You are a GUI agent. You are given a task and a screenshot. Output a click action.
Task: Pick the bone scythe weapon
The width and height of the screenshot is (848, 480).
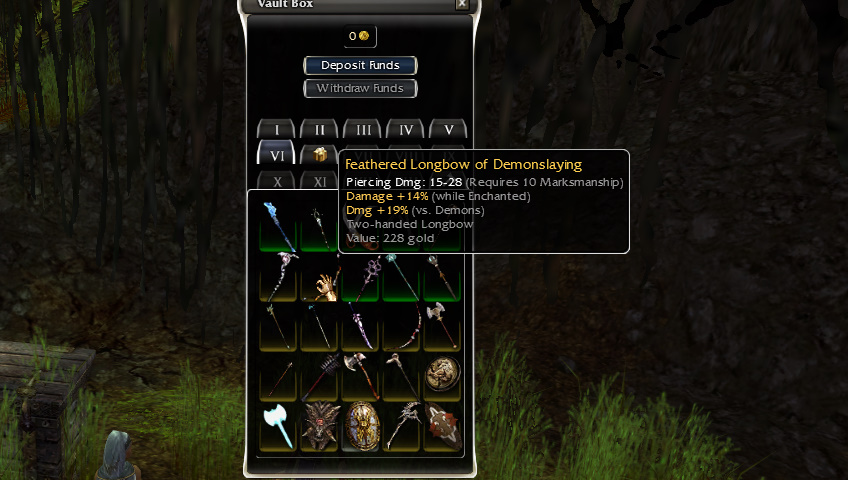pyautogui.click(x=402, y=427)
